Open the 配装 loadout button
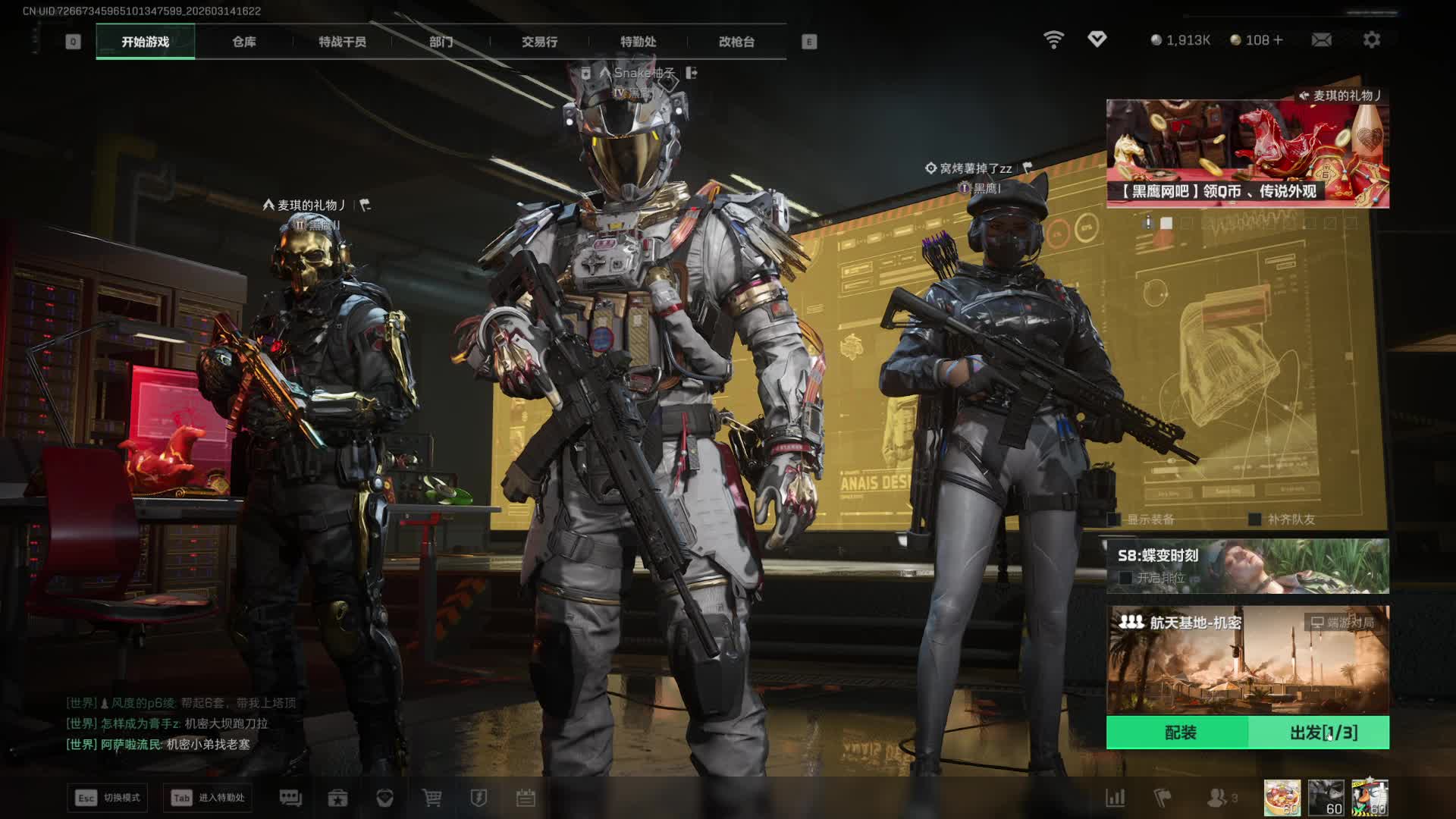This screenshot has width=1456, height=819. 1179,733
